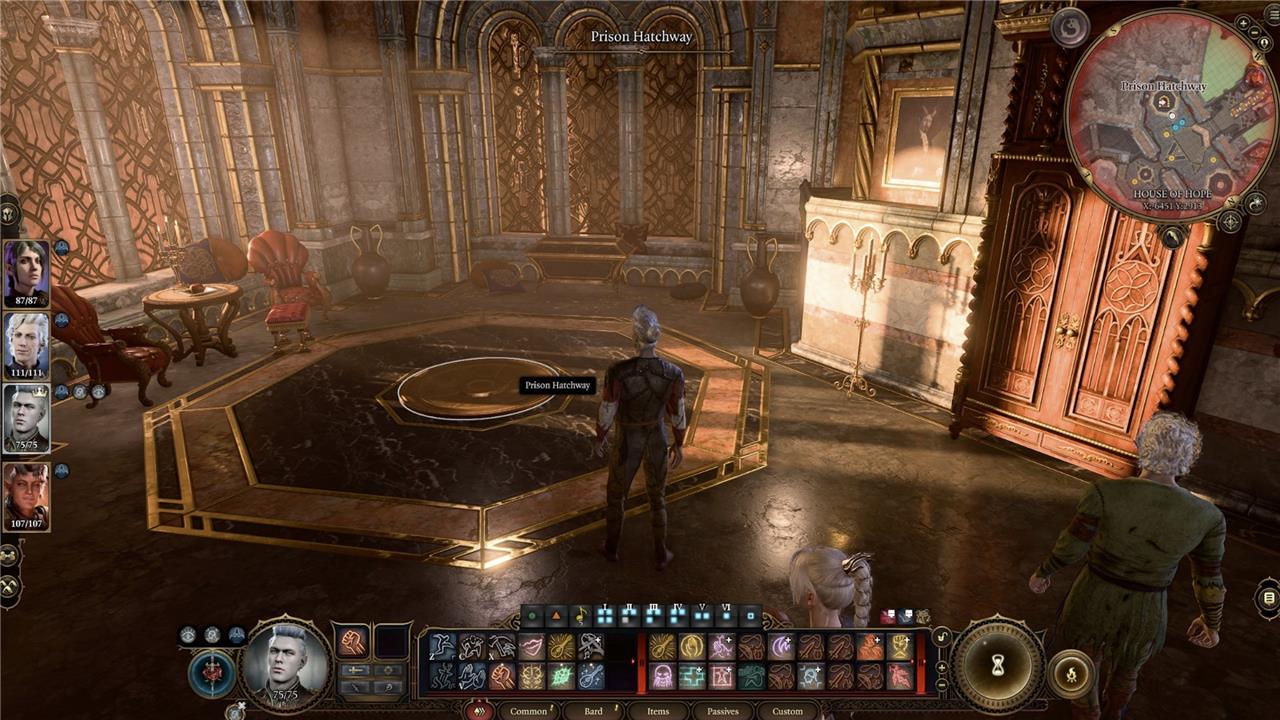Viewport: 1280px width, 720px height.
Task: Select the Custom hotbar tab
Action: point(787,711)
